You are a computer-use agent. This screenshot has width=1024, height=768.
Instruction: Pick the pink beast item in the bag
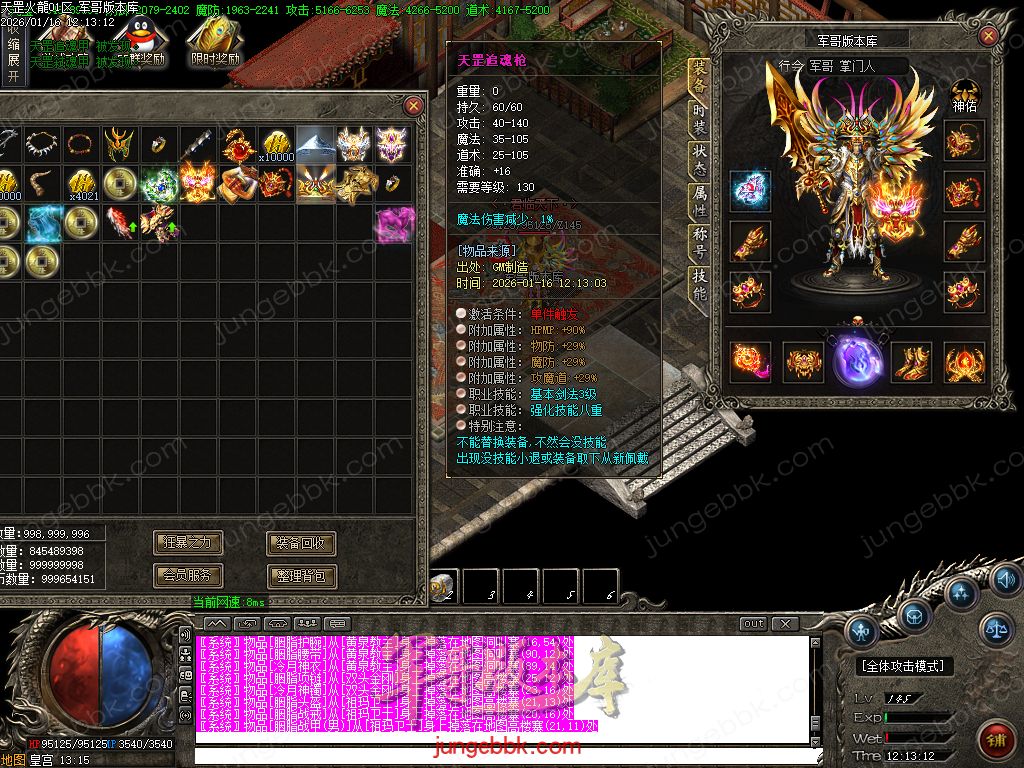[391, 223]
